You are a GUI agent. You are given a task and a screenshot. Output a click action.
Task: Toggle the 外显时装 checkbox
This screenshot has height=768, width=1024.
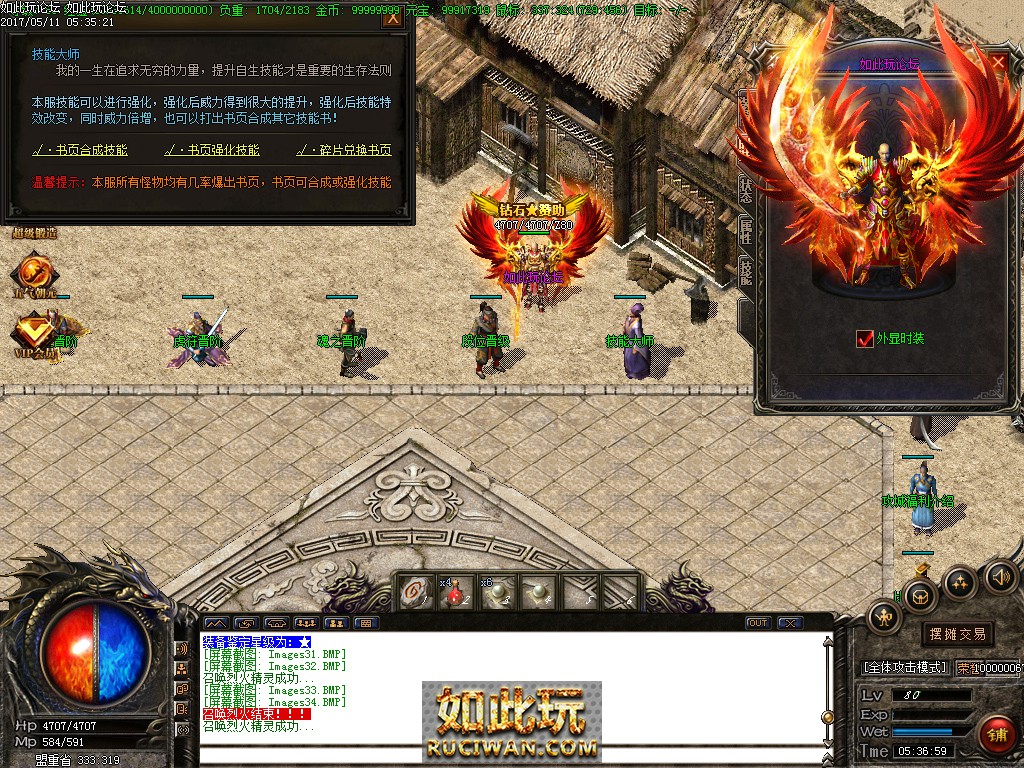coord(865,339)
